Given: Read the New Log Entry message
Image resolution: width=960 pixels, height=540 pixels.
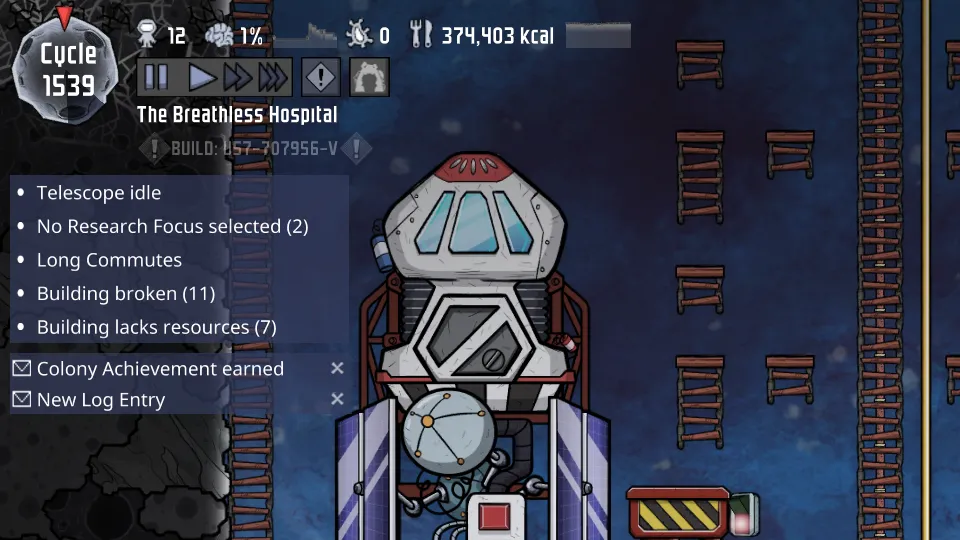Looking at the screenshot, I should click(x=101, y=400).
